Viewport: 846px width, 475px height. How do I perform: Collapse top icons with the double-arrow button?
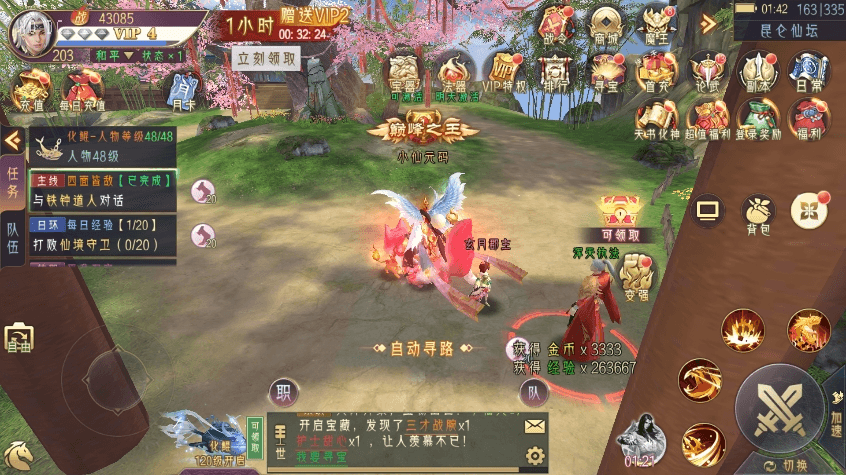coord(709,24)
